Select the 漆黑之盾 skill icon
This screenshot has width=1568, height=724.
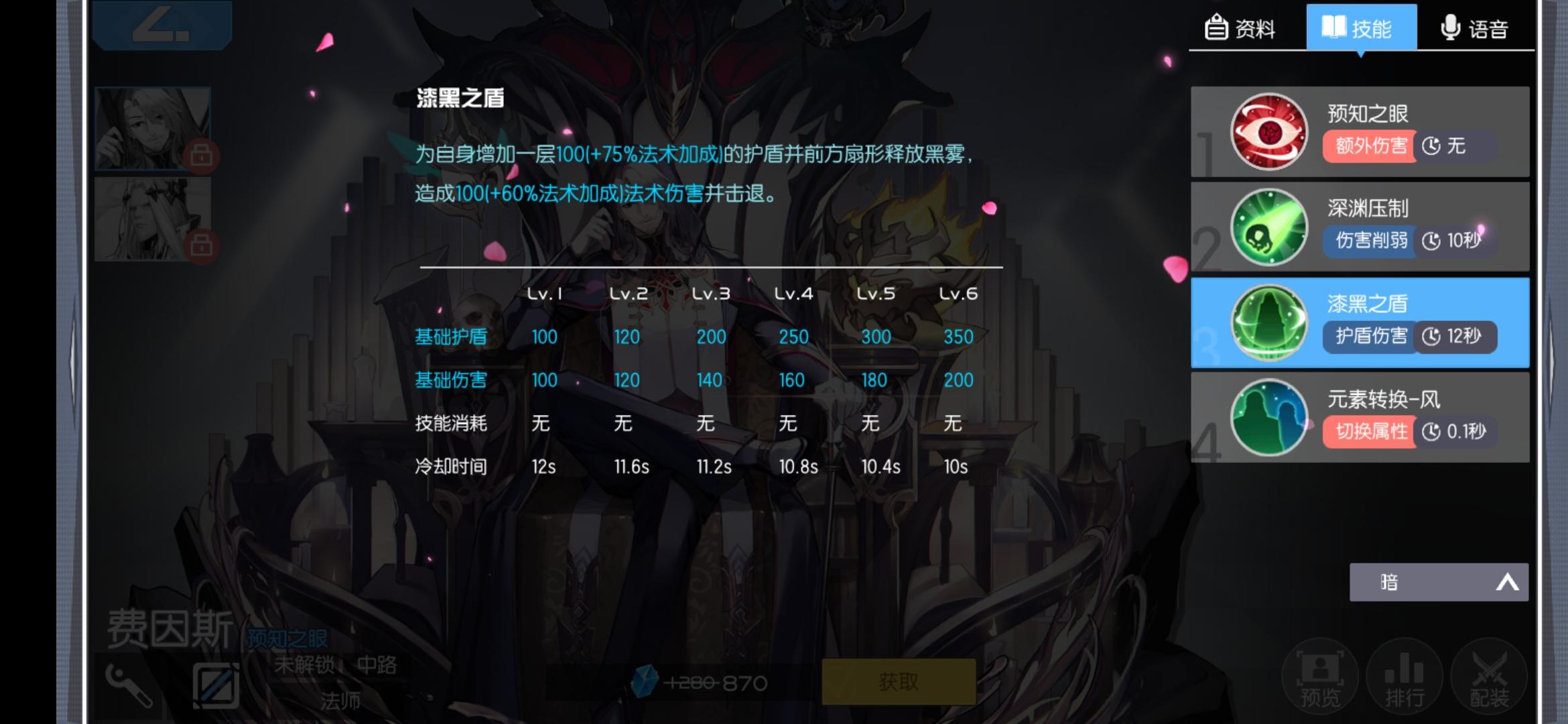tap(1268, 322)
